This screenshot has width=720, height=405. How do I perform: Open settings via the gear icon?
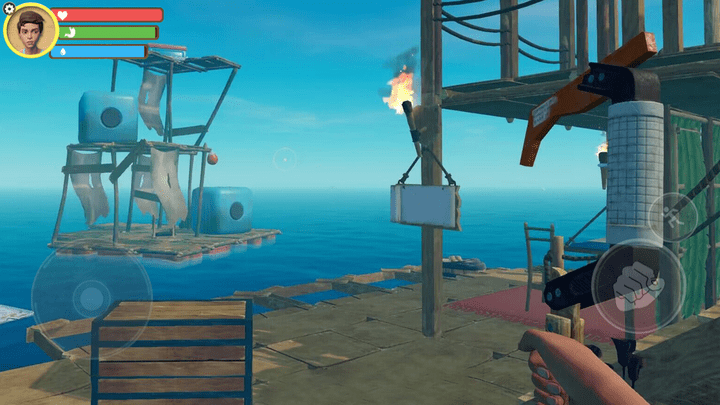coord(10,8)
